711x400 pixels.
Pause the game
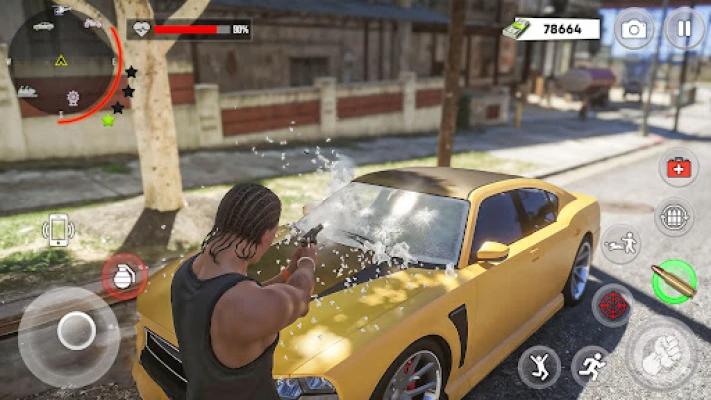tap(685, 28)
